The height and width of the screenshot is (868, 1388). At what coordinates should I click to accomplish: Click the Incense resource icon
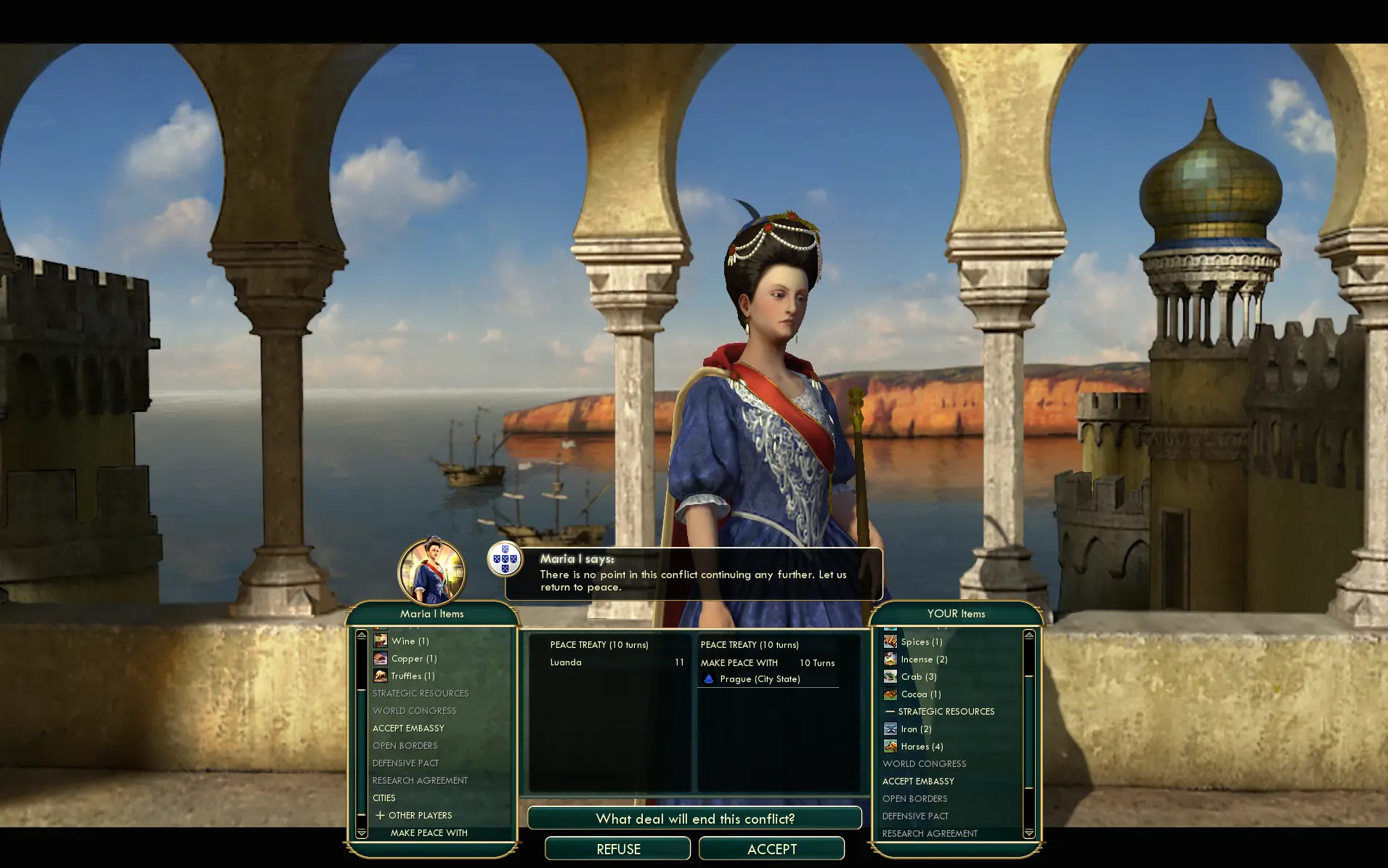(890, 659)
